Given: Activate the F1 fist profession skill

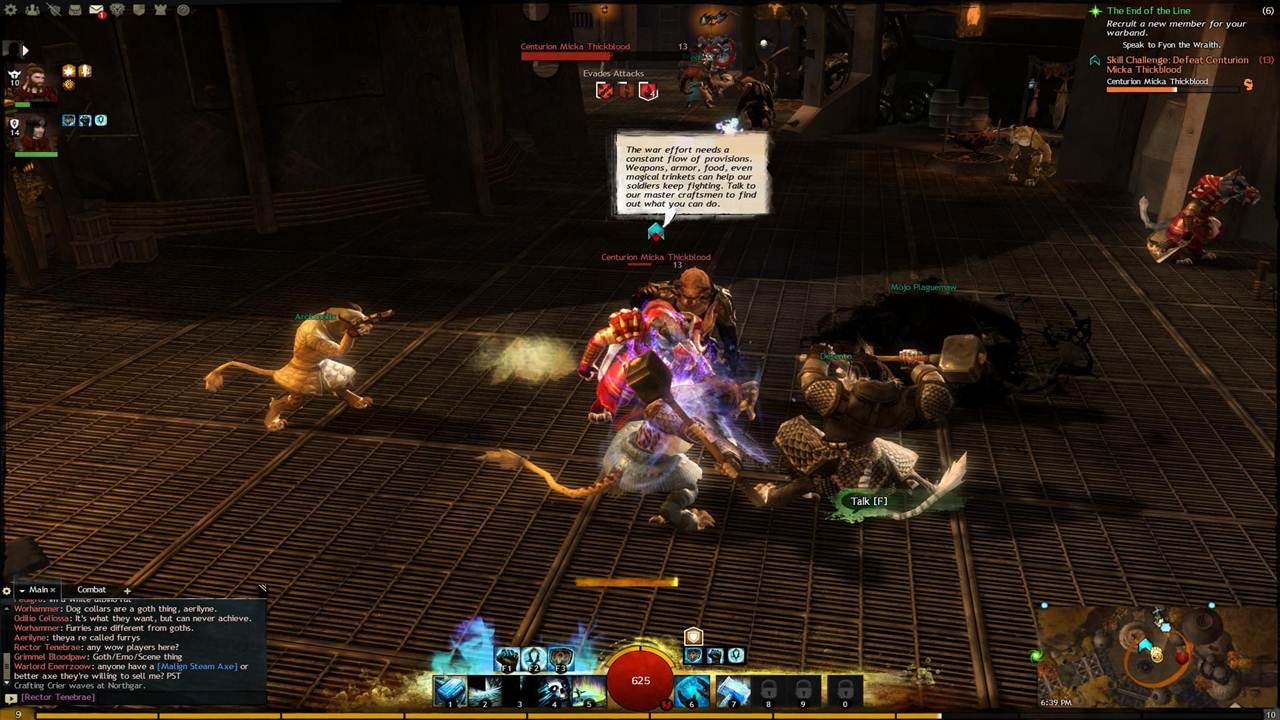Looking at the screenshot, I should click(507, 659).
